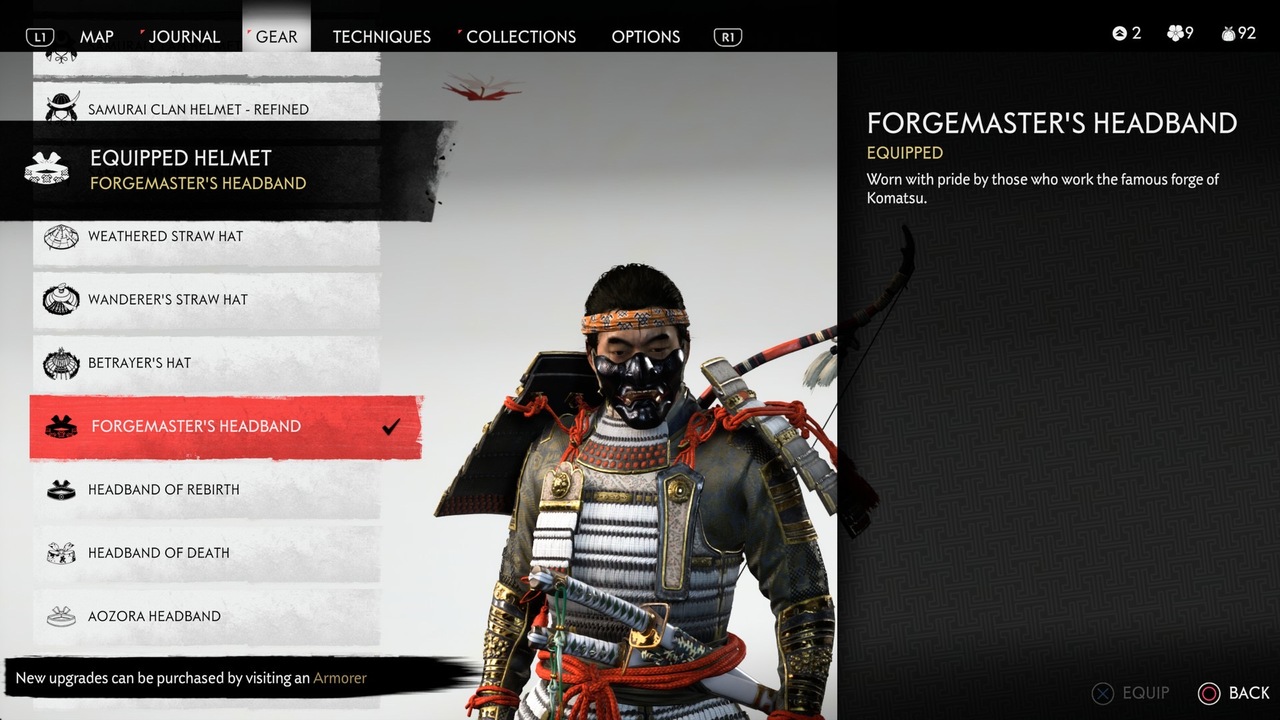The image size is (1280, 720).
Task: Click the Weathered Straw Hat icon
Action: tap(61, 236)
